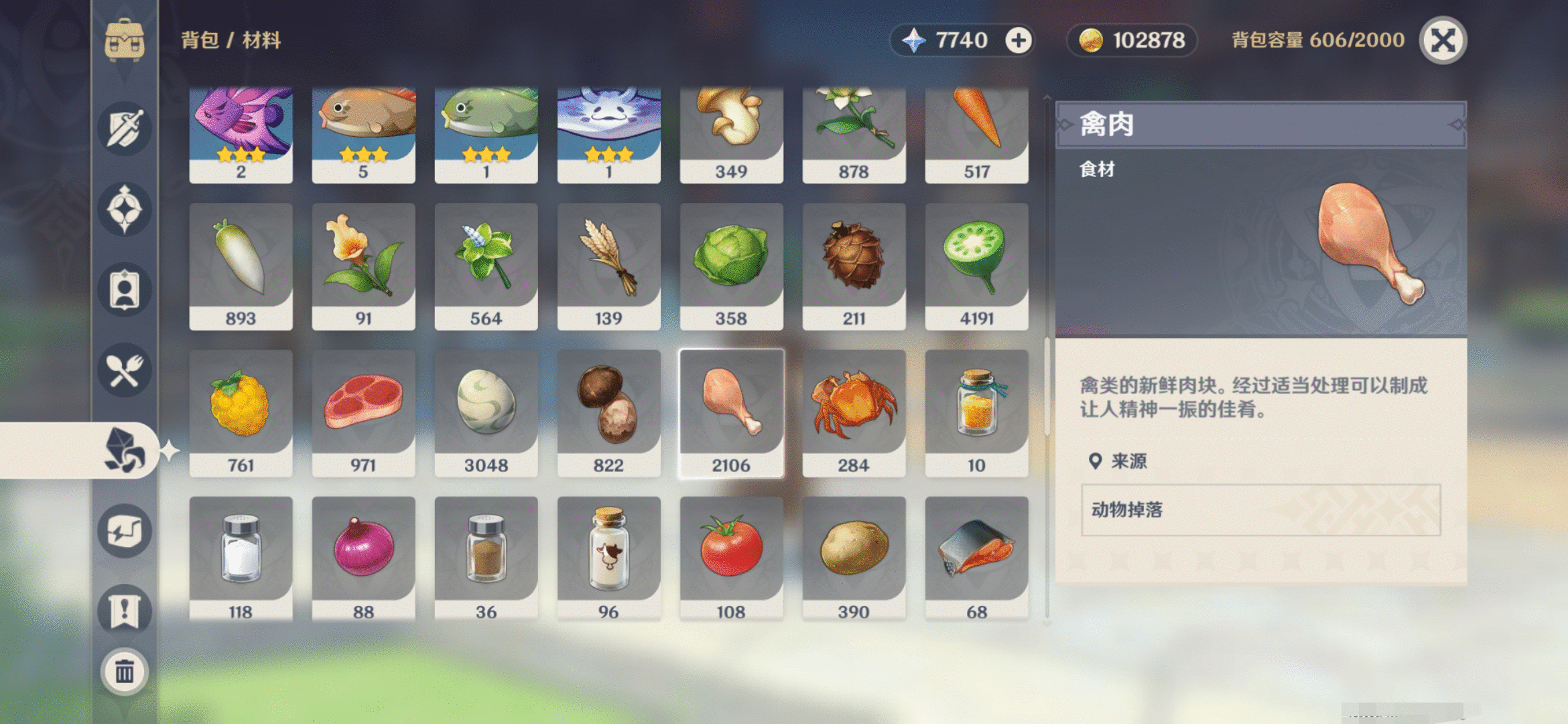The width and height of the screenshot is (1568, 724).
Task: Click the 动物掉落 source entry
Action: (x=1132, y=509)
